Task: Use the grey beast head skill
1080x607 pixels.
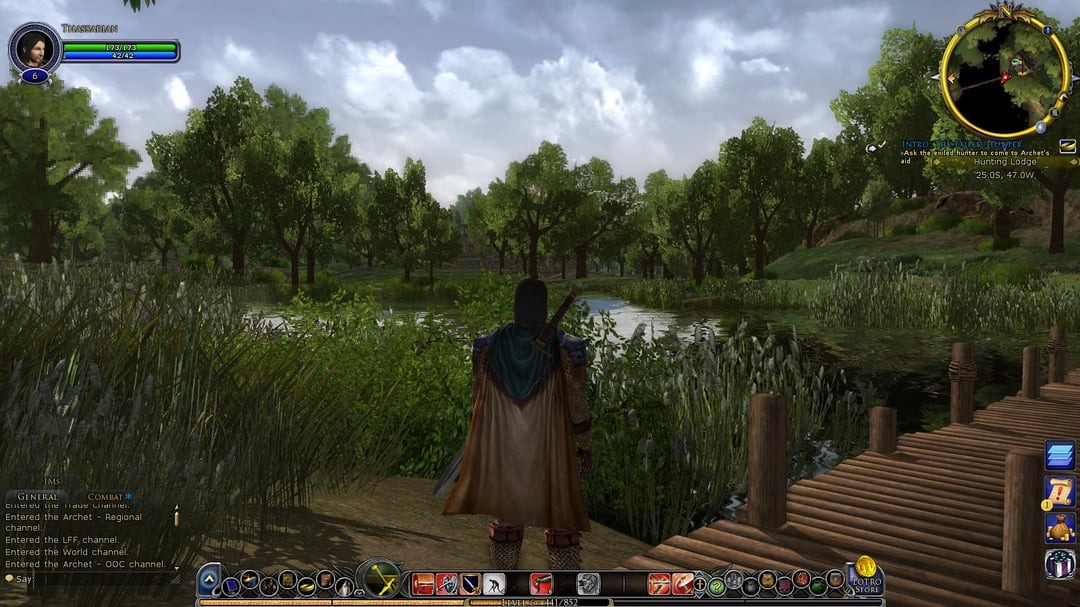Action: (588, 584)
